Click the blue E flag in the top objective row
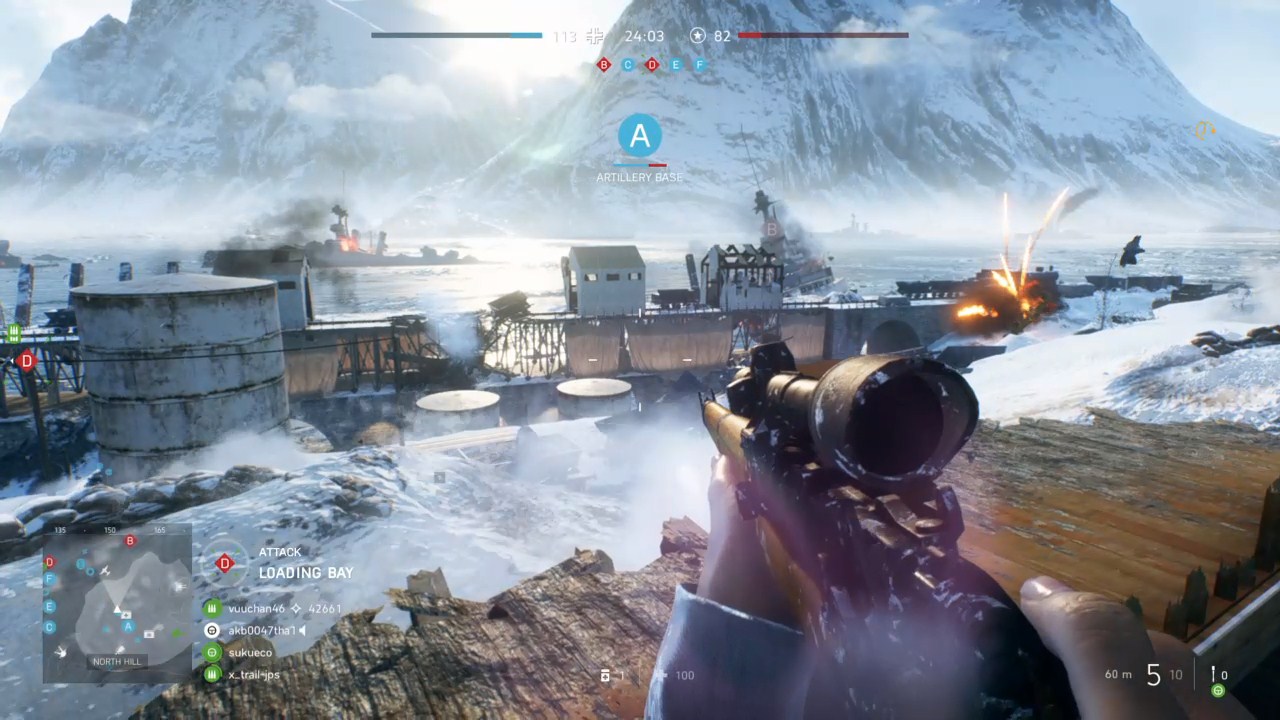 pos(676,64)
